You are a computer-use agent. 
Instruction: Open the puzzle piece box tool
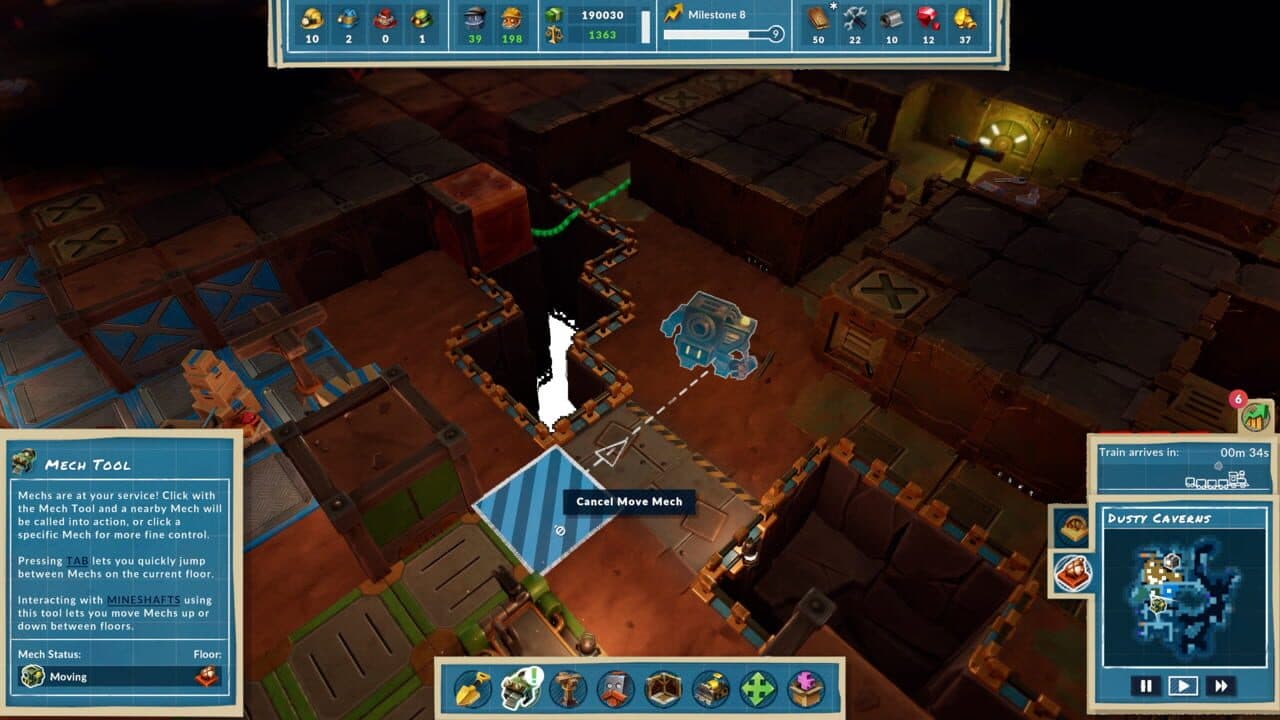point(806,689)
